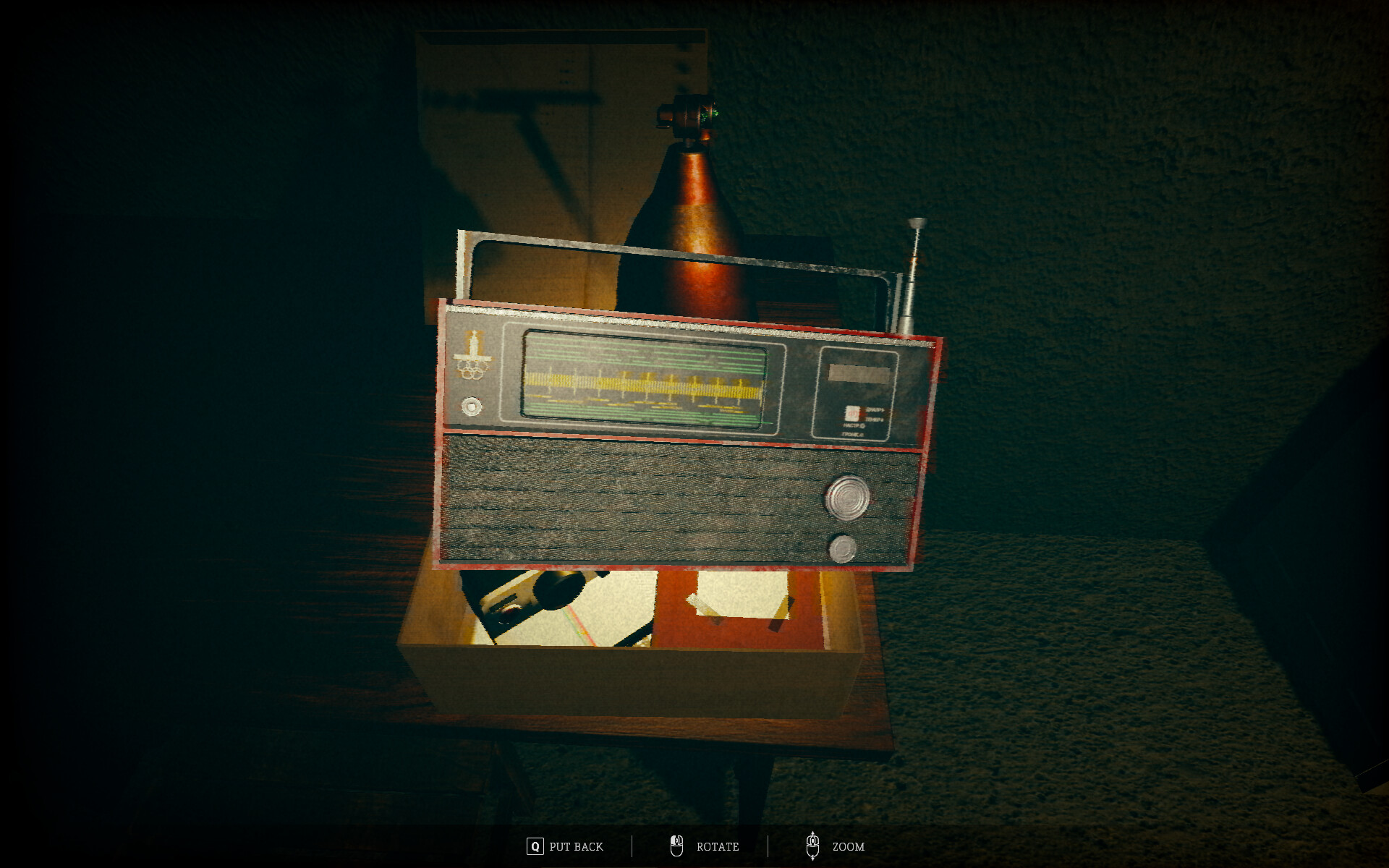
Task: Click the НАСТР label on the radio panel
Action: pos(854,426)
